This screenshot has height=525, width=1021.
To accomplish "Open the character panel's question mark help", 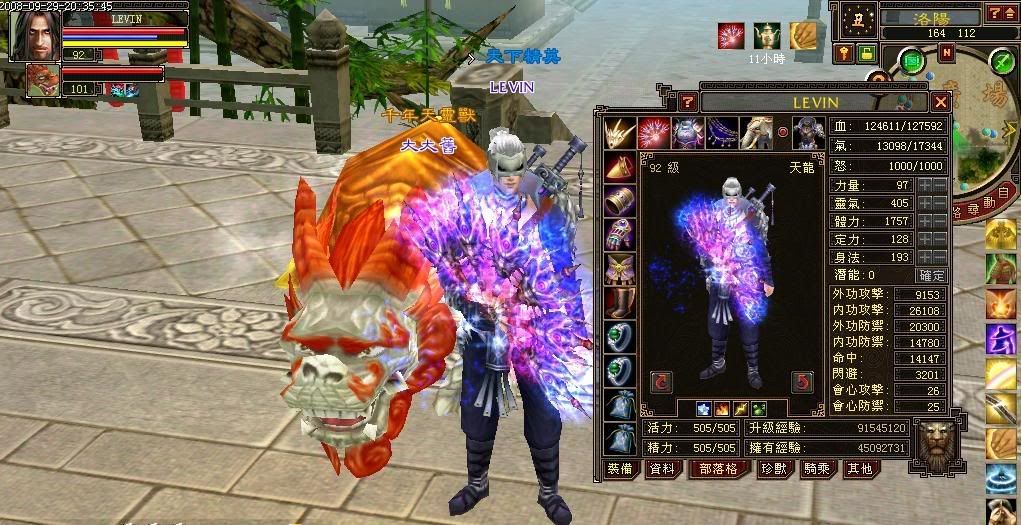I will pyautogui.click(x=687, y=102).
